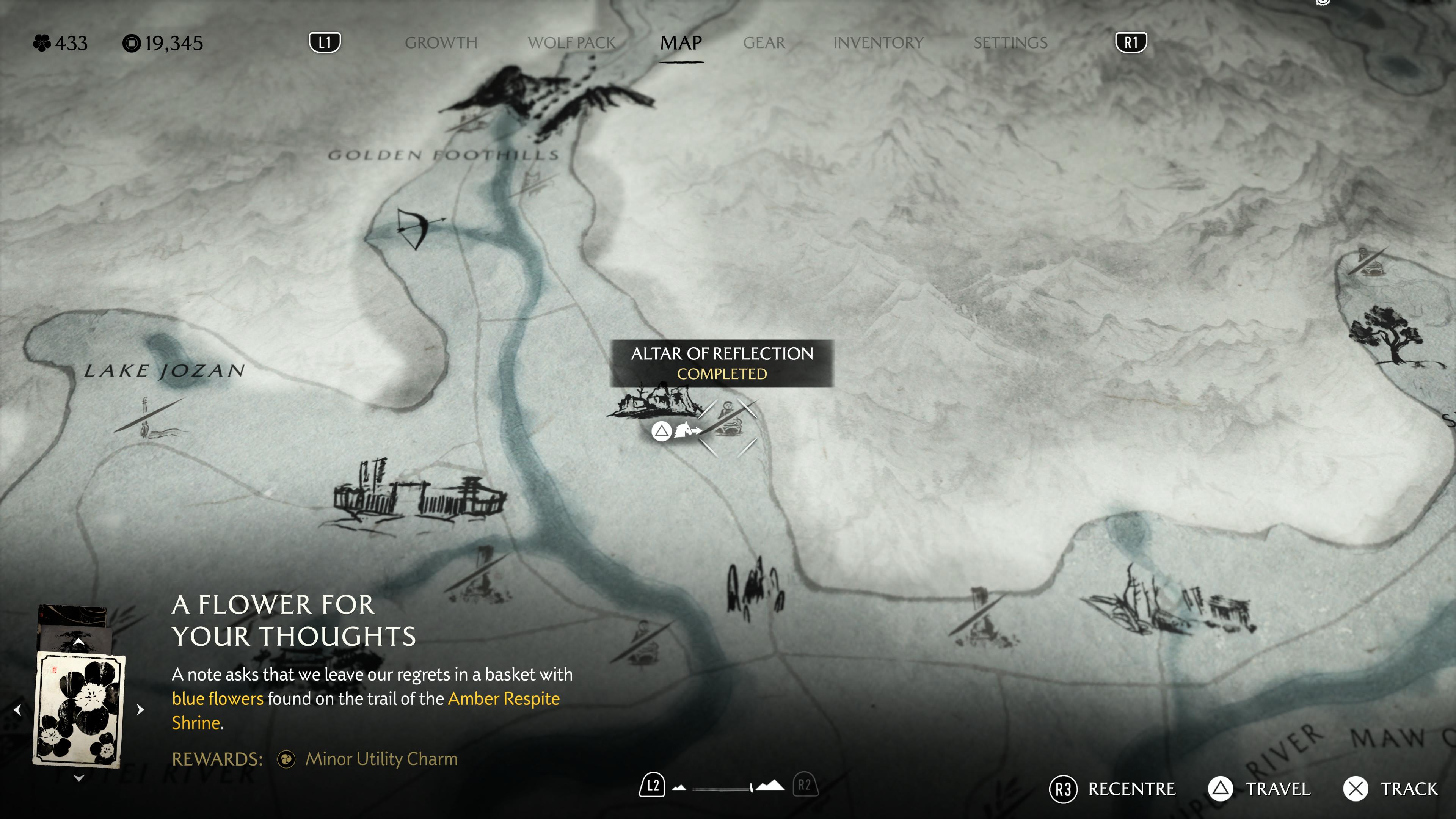Recentre the map view
Image resolution: width=1456 pixels, height=819 pixels.
pos(1112,789)
